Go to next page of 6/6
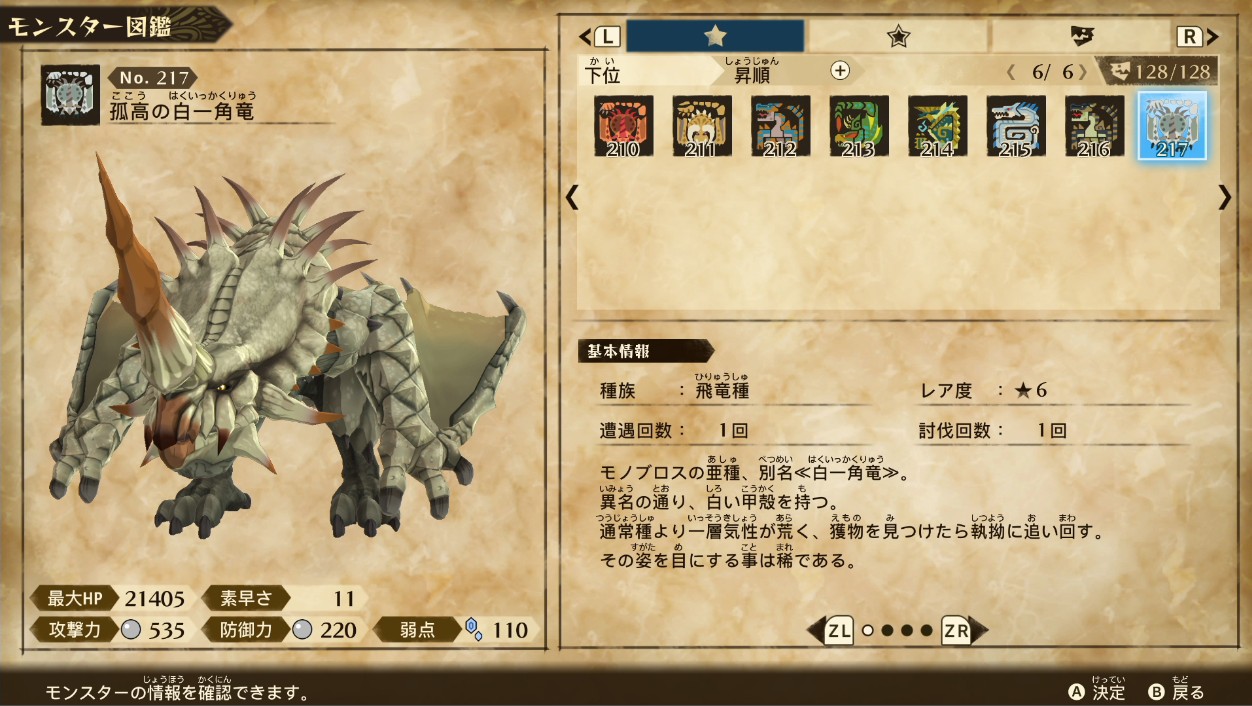The width and height of the screenshot is (1252, 706). click(1082, 72)
